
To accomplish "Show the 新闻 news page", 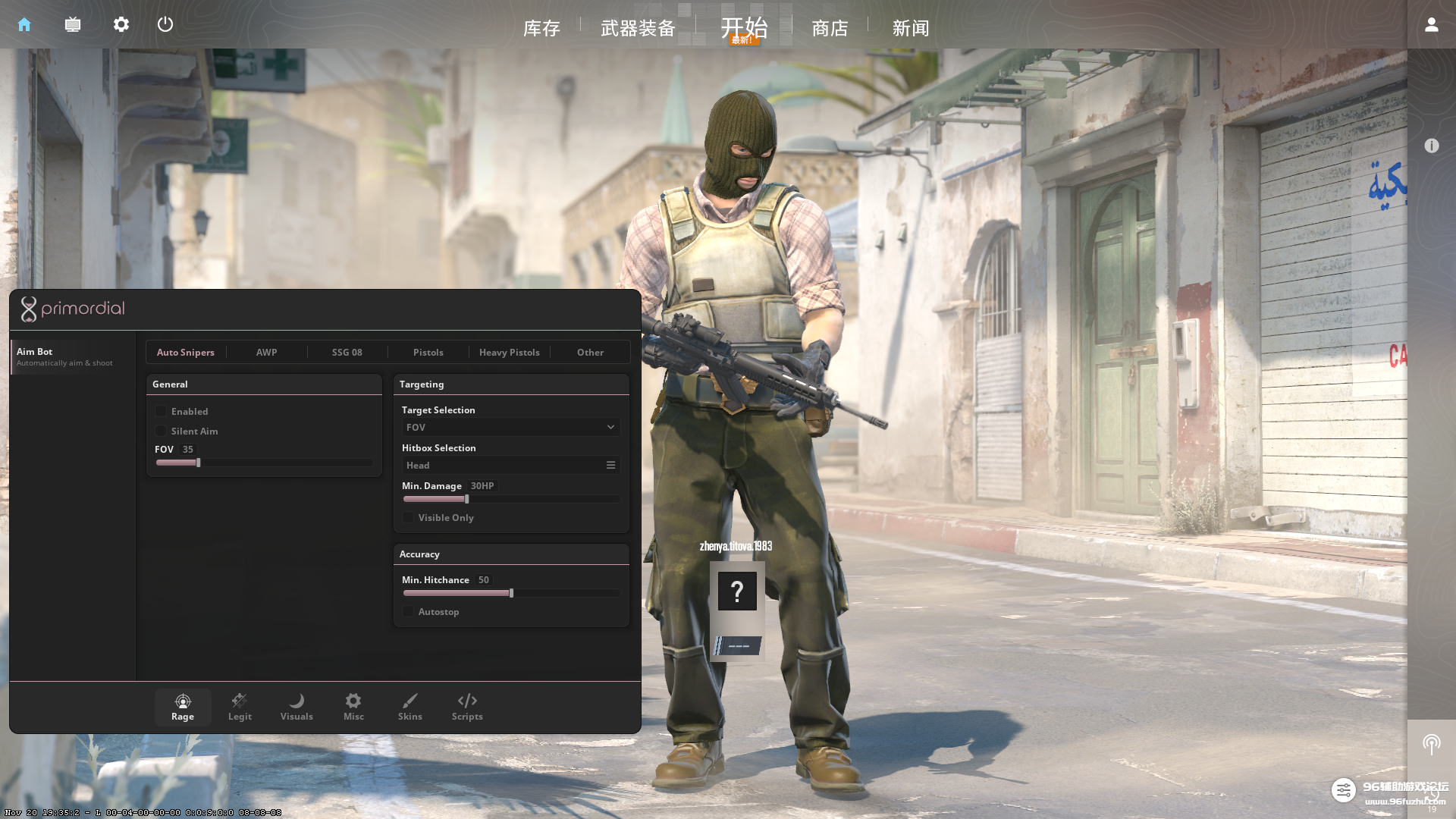I will point(911,28).
